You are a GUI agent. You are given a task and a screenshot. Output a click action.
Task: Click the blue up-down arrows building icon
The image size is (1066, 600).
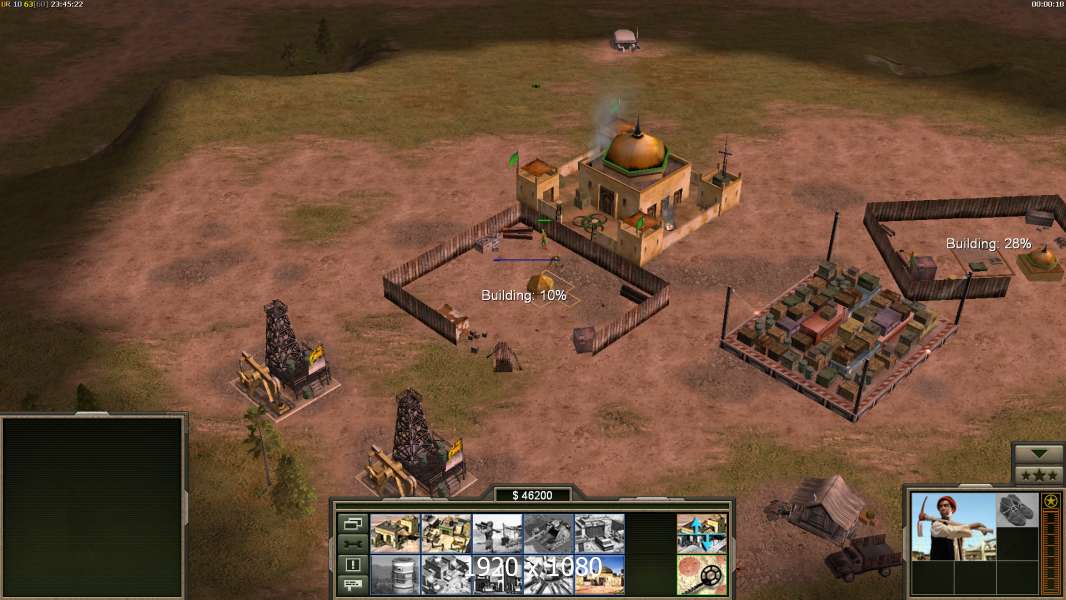click(701, 533)
